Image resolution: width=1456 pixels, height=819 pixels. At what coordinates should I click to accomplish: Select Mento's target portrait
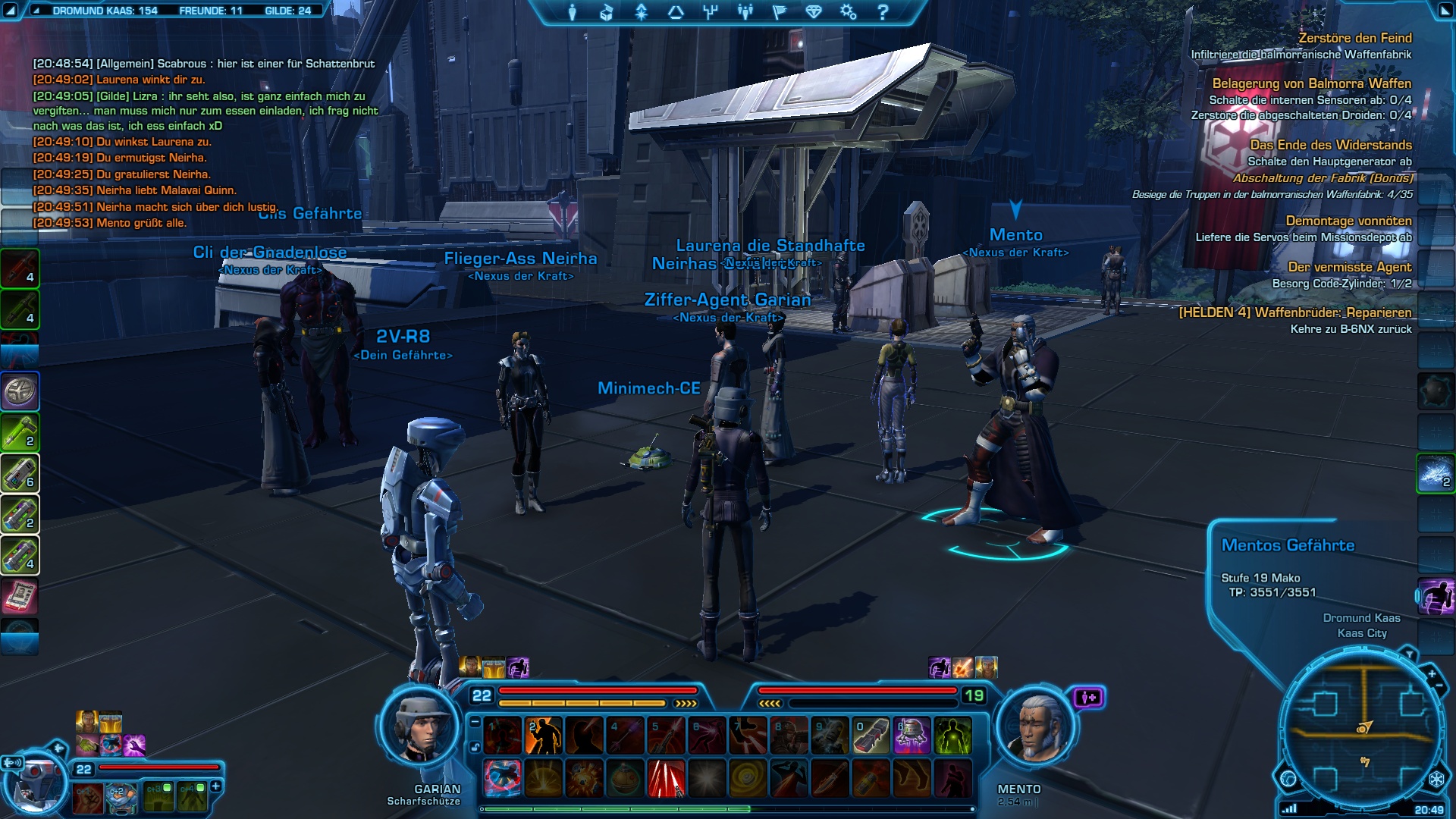pos(1037,730)
